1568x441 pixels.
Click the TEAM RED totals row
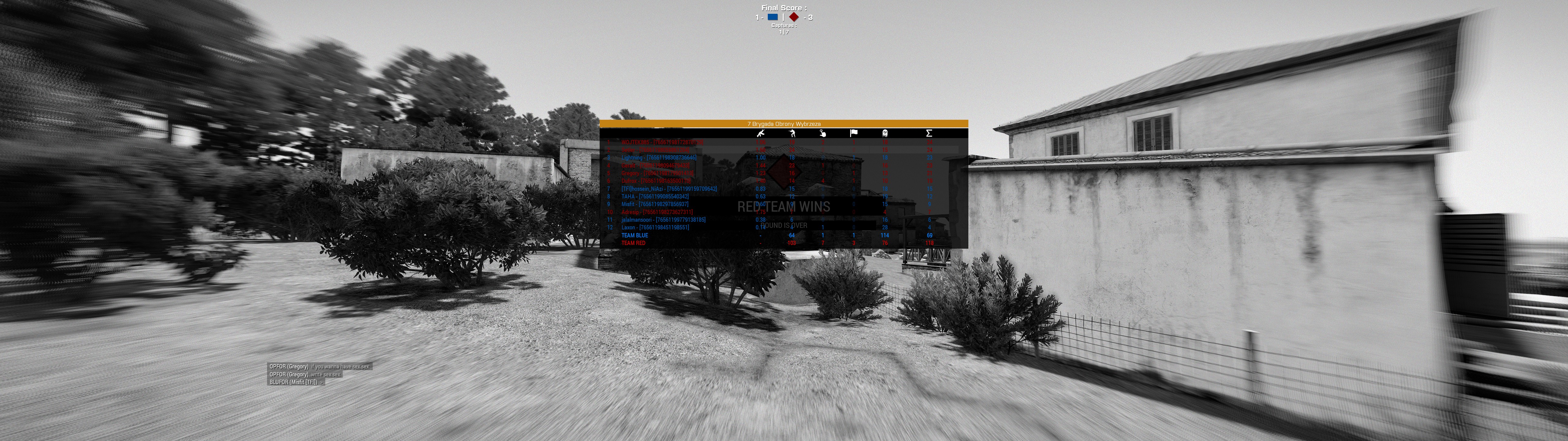coord(633,243)
